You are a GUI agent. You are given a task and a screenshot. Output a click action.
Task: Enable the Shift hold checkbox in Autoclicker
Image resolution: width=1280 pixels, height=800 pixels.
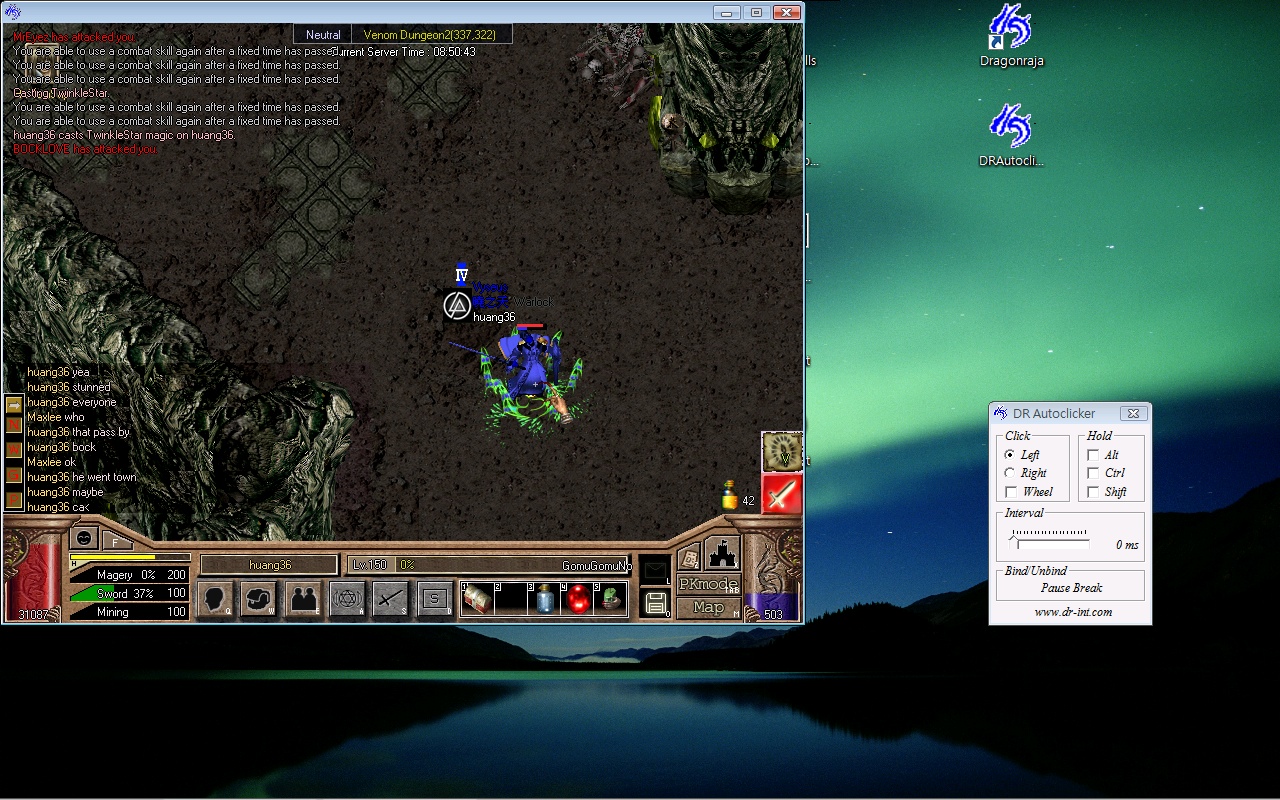(x=1093, y=492)
